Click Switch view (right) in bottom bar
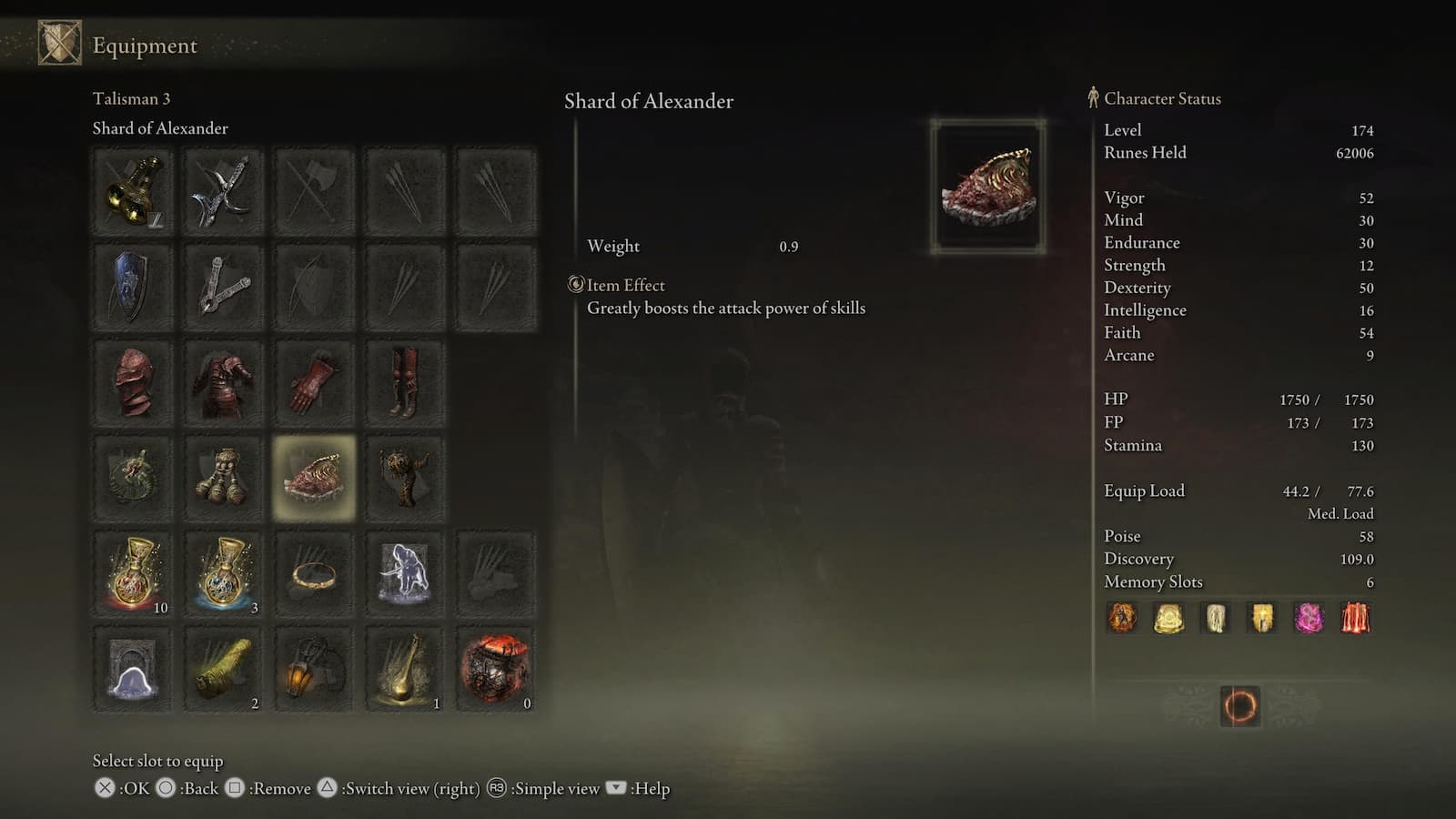 click(x=409, y=789)
